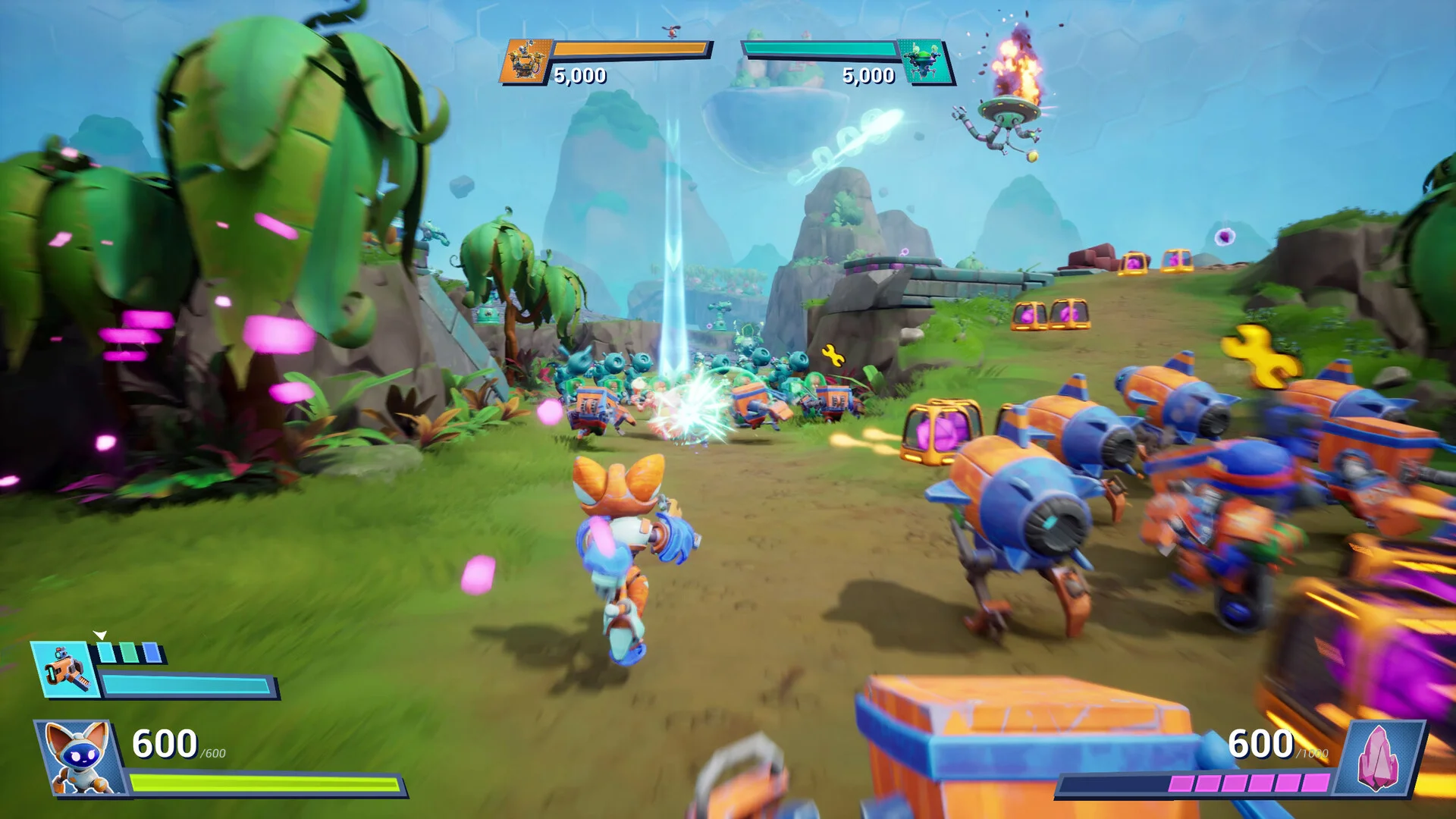
Task: Select the pink crystal resource icon
Action: 1379,757
